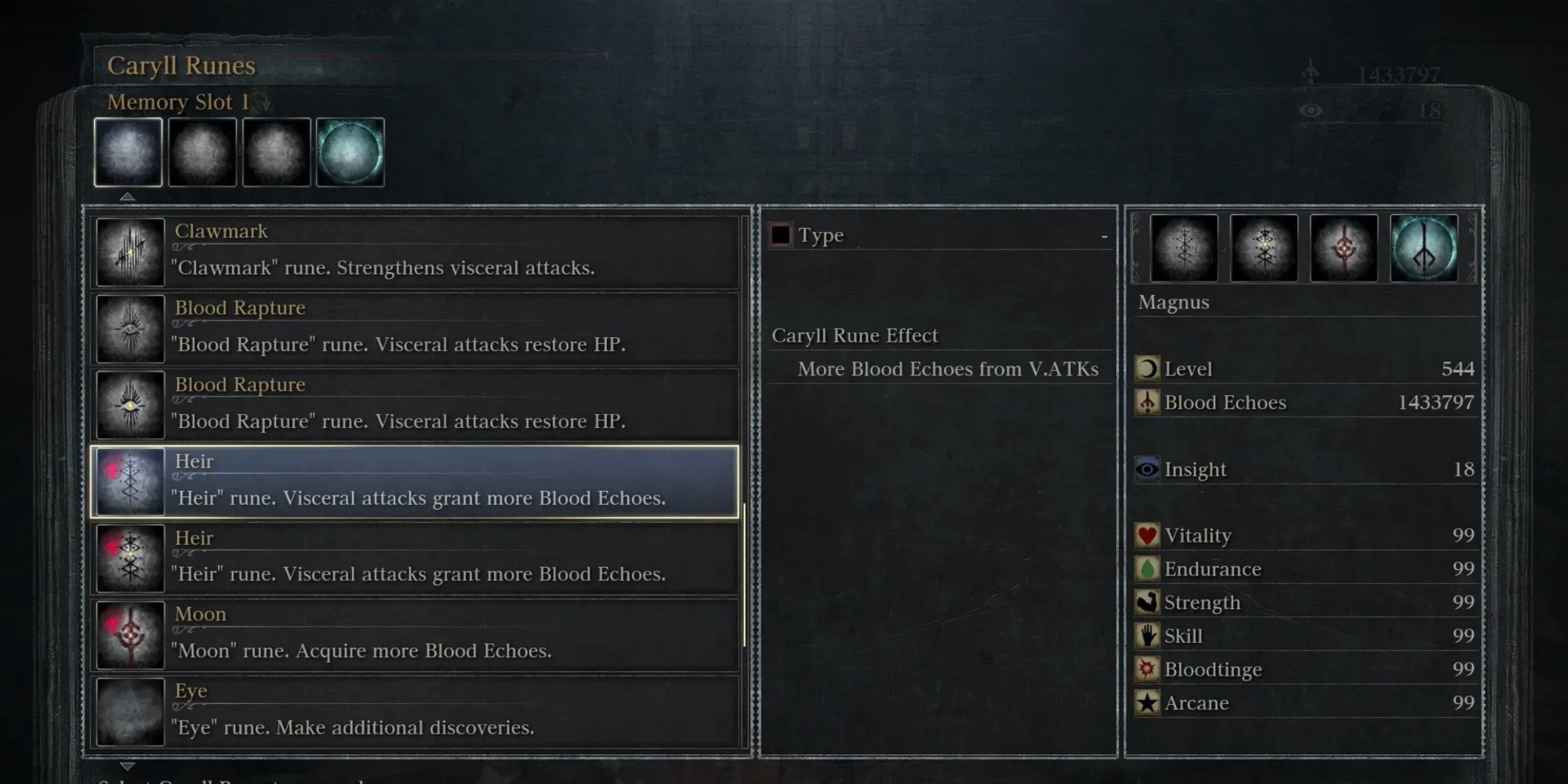1568x784 pixels.
Task: Select the Memory Slot 1 label
Action: (x=180, y=101)
